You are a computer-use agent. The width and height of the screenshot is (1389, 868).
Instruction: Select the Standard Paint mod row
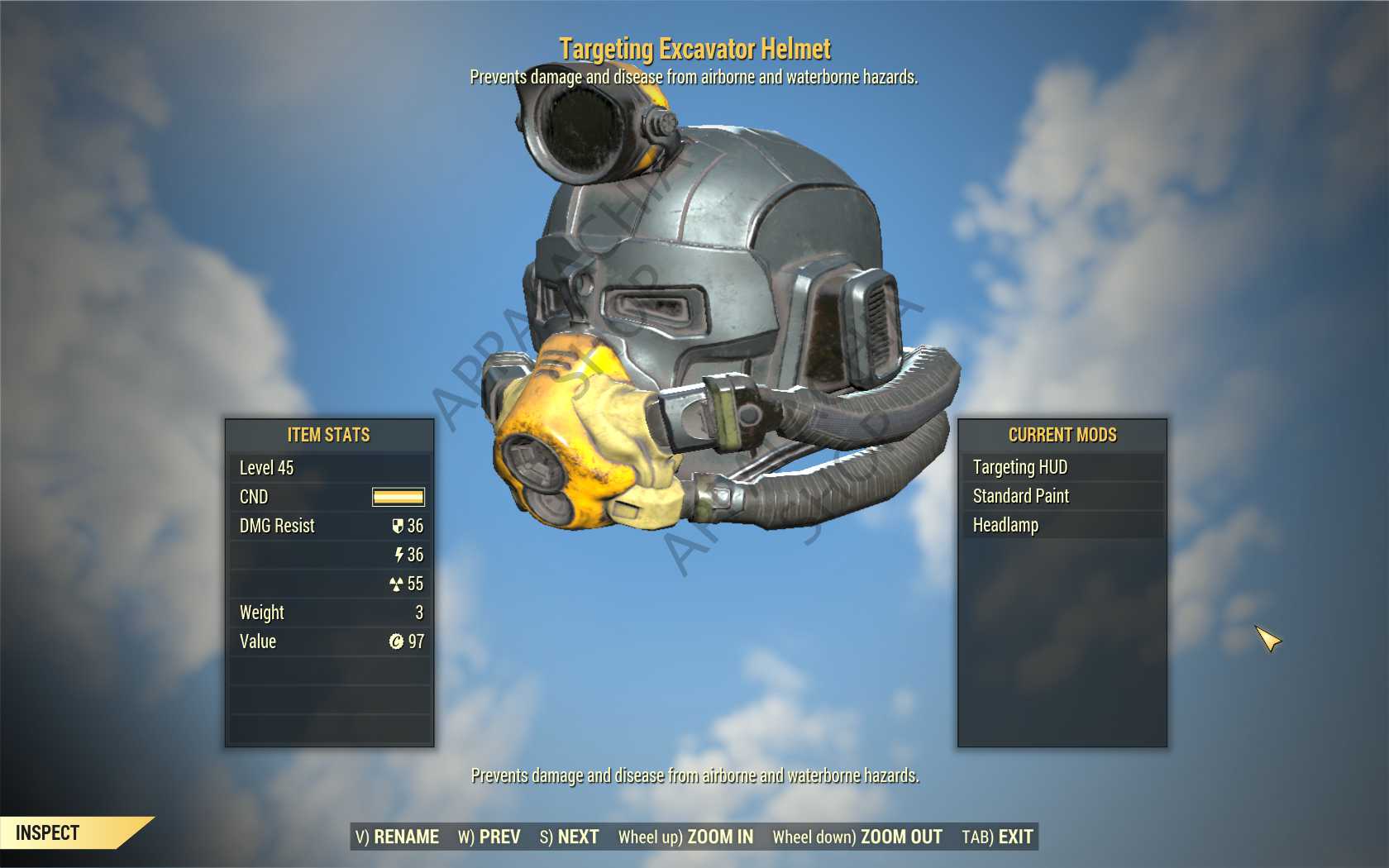[x=1062, y=496]
